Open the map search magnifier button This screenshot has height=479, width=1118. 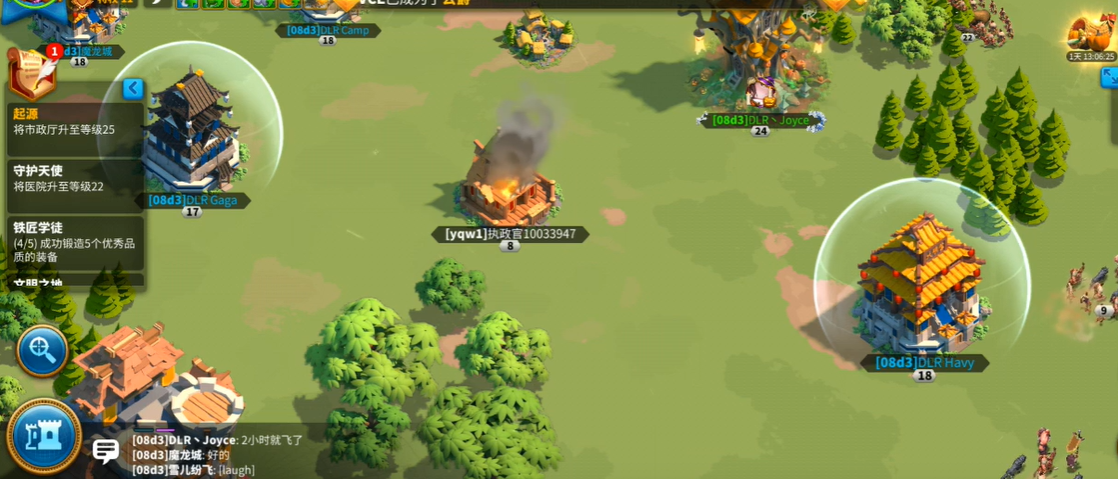coord(42,350)
